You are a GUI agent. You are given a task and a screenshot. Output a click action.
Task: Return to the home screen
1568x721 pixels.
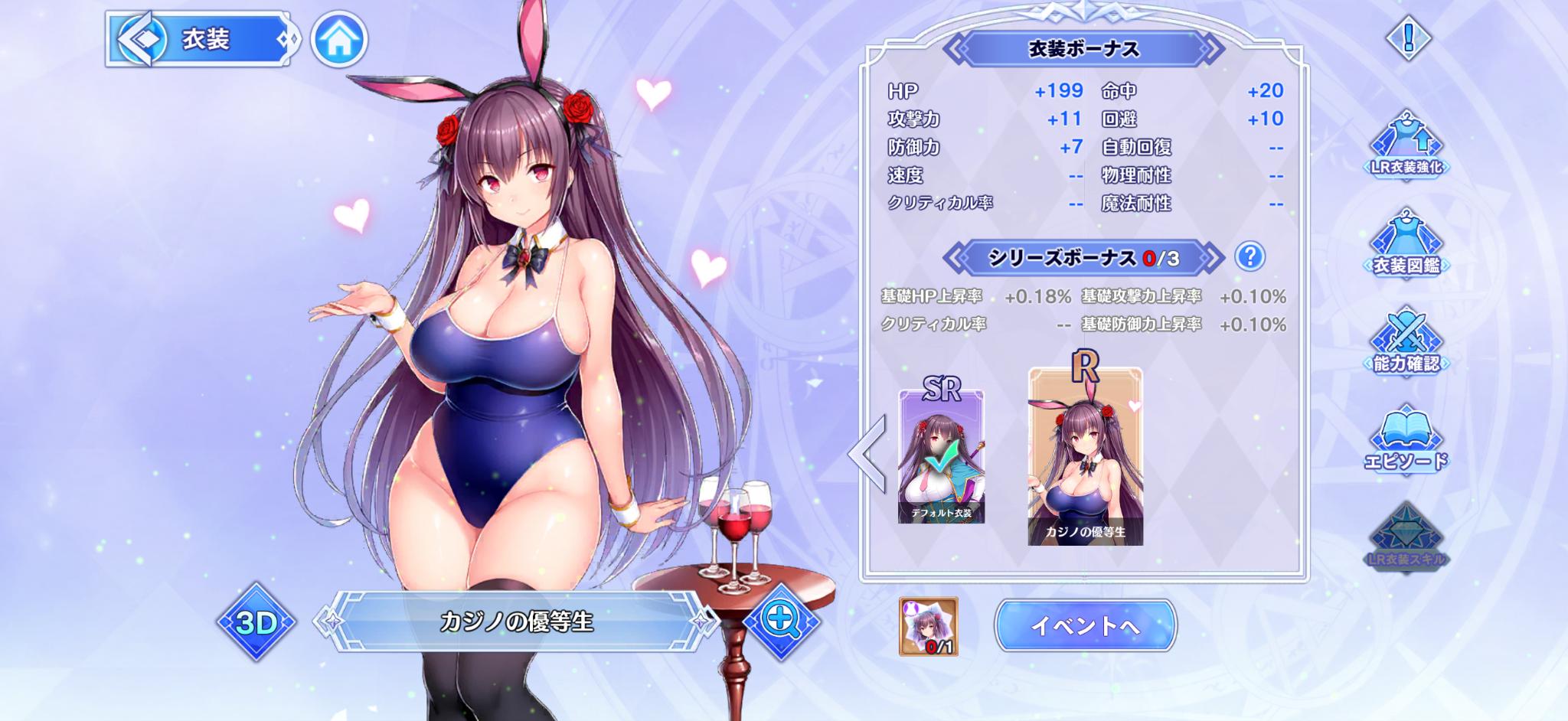pos(339,40)
